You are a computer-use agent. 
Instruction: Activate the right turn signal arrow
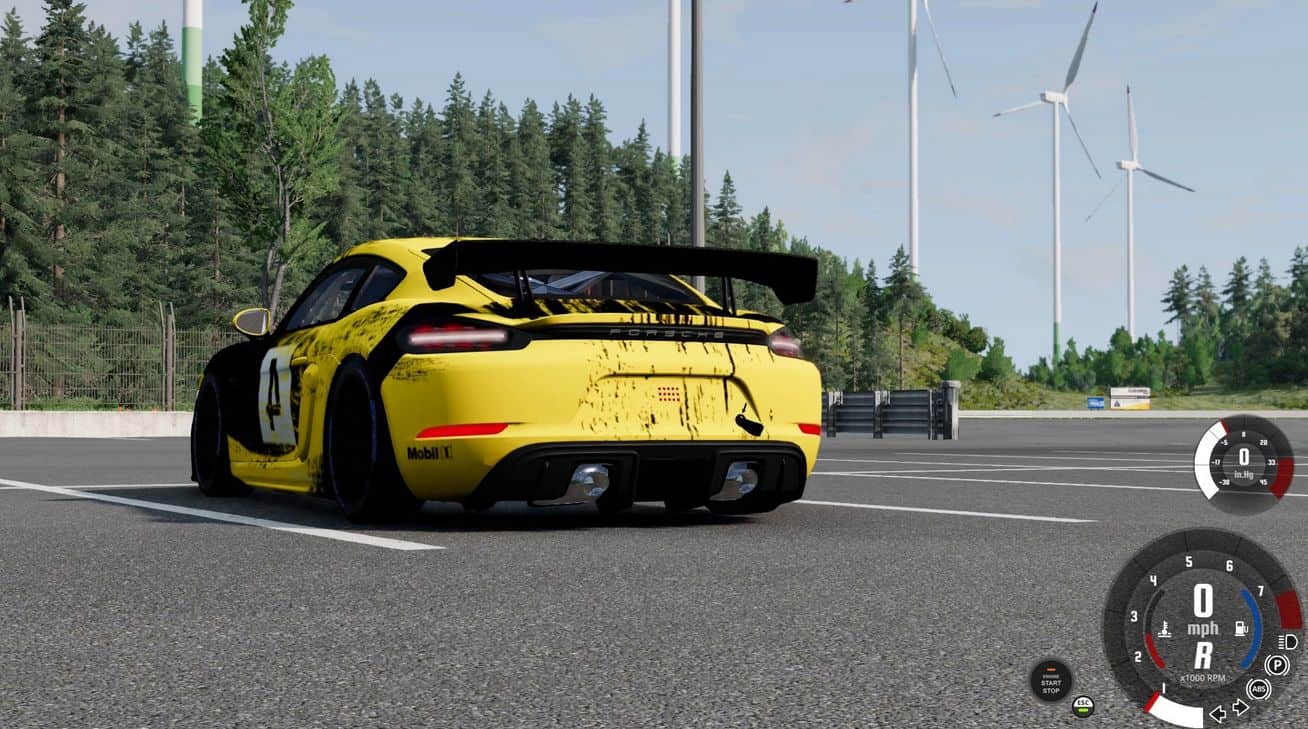pos(1241,708)
